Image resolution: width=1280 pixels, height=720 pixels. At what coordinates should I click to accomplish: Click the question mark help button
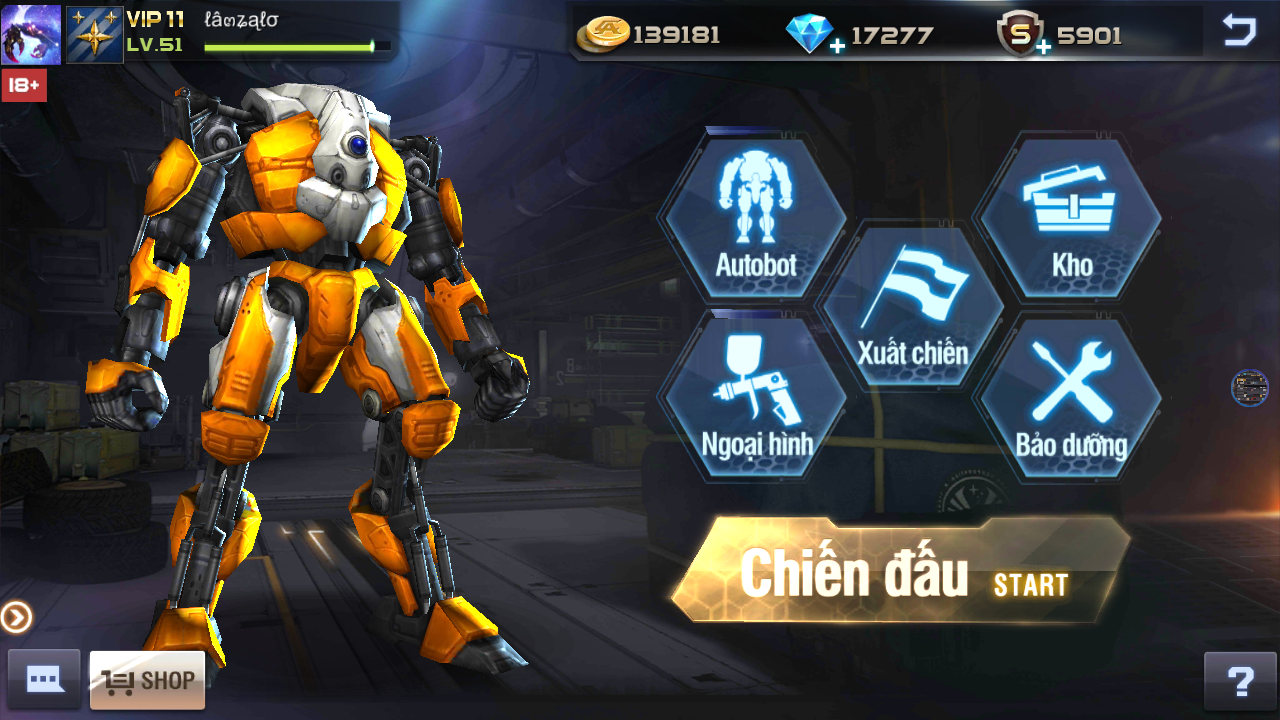1240,681
